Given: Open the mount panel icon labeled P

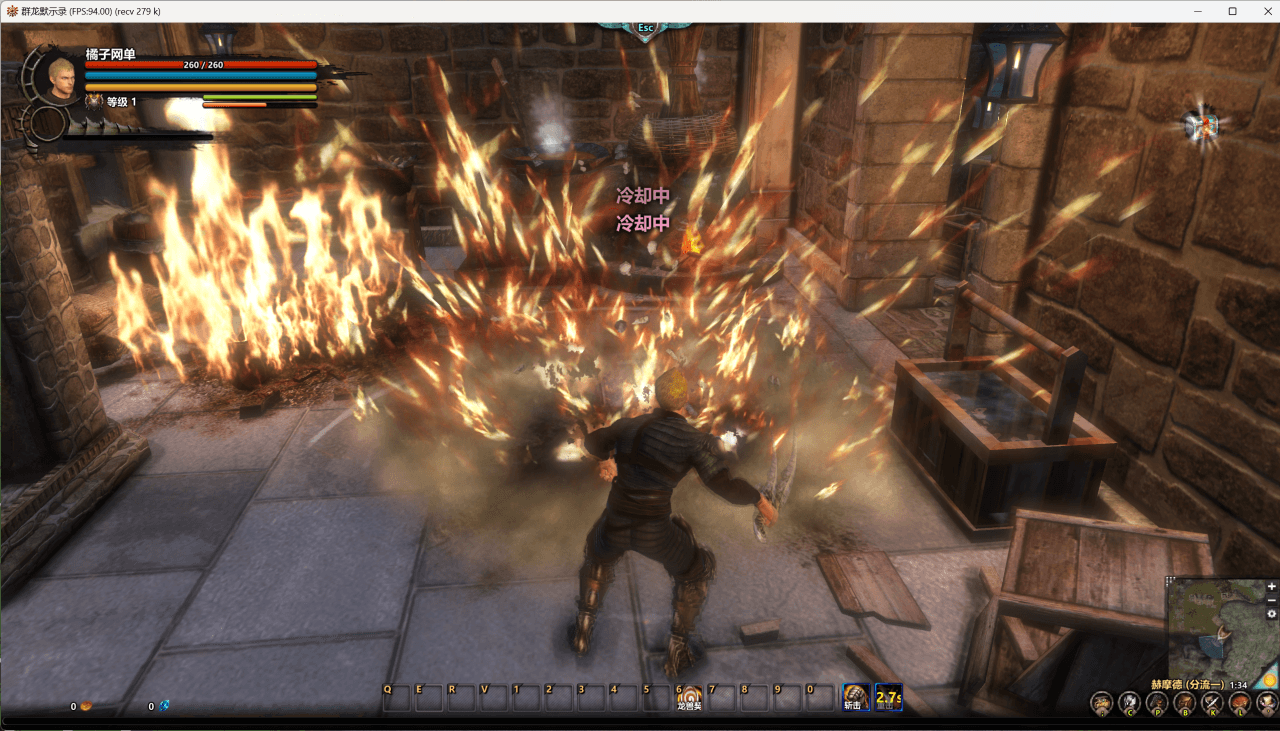Looking at the screenshot, I should coord(1157,701).
